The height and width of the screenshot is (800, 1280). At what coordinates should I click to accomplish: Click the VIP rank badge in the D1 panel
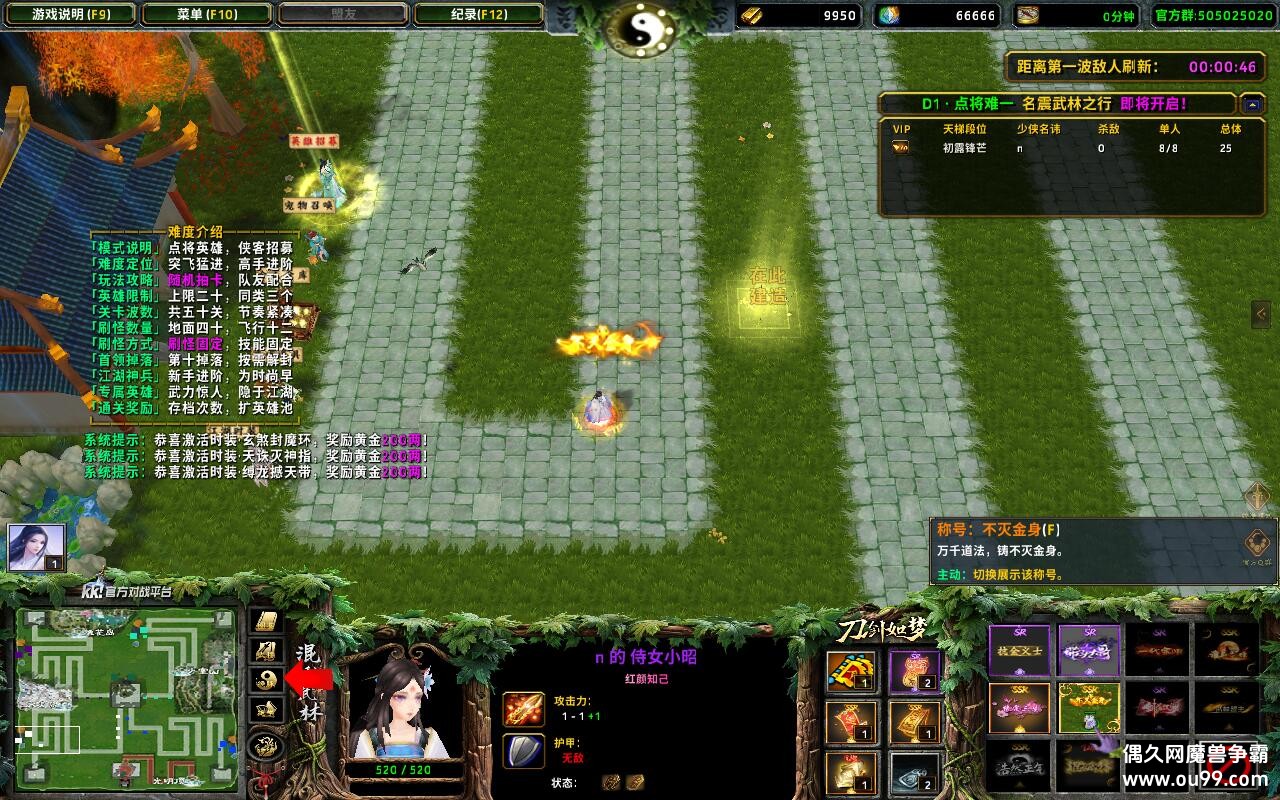(901, 145)
